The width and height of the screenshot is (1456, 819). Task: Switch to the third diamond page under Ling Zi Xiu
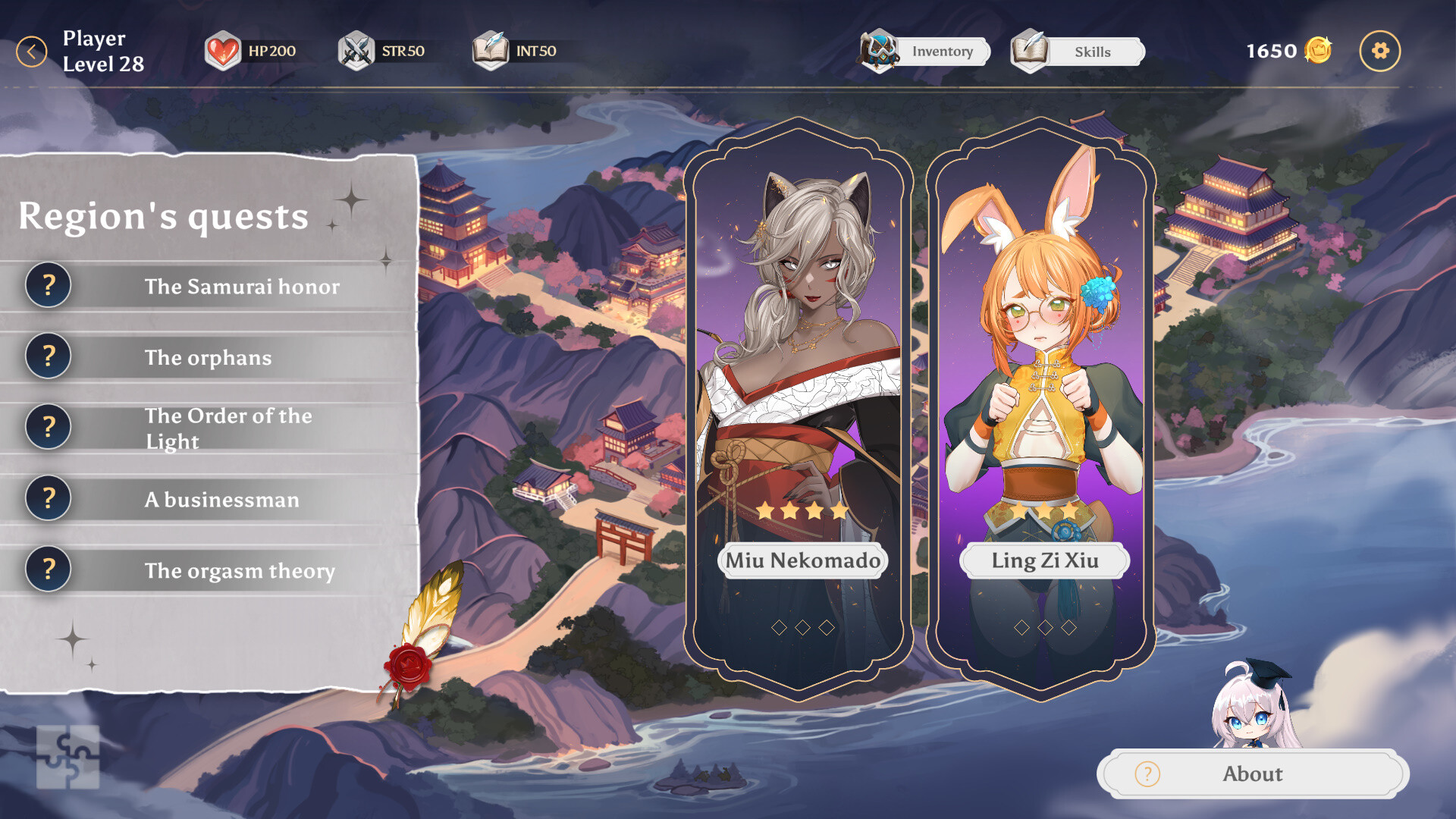click(x=1068, y=626)
